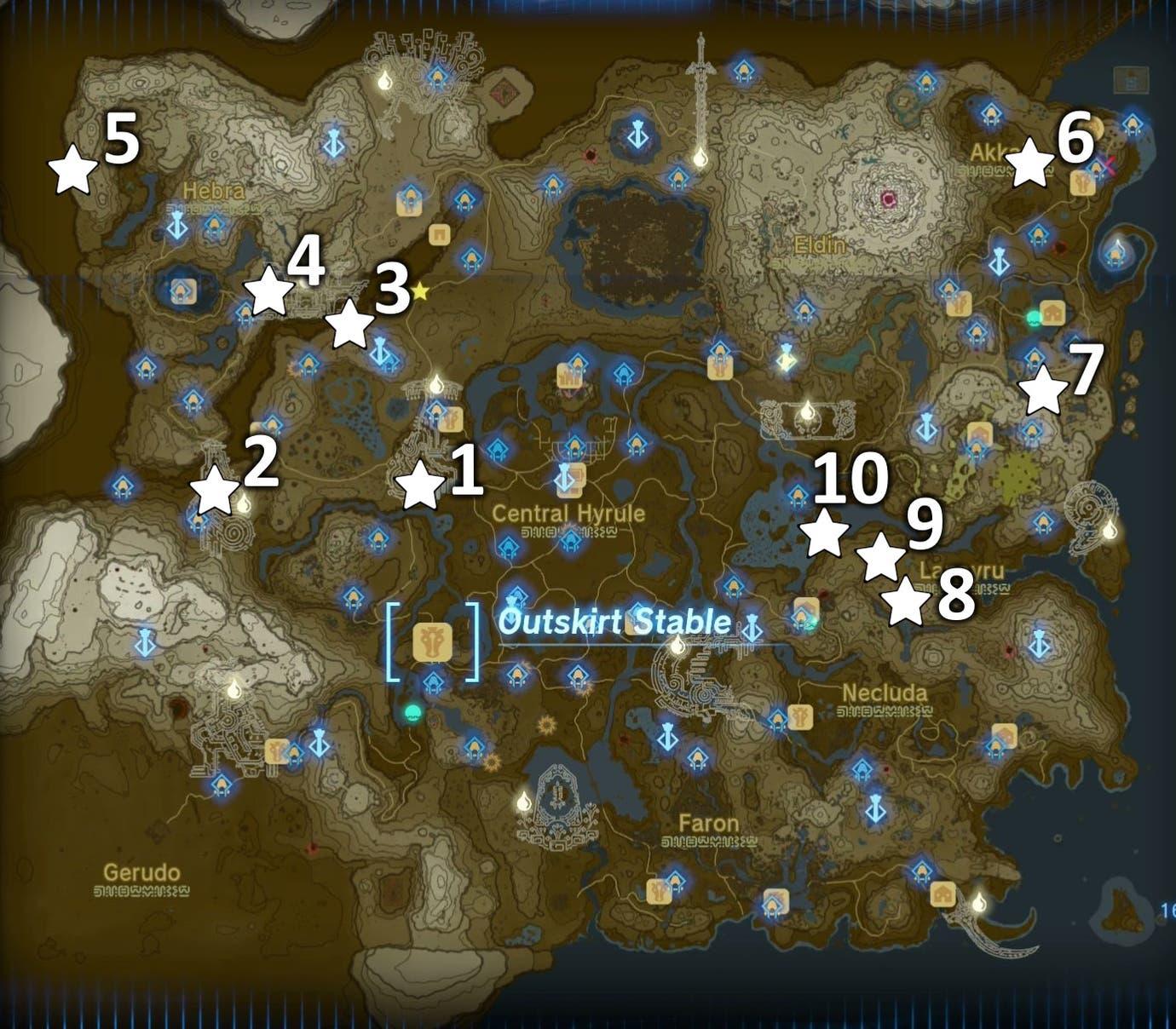The width and height of the screenshot is (1176, 1029).
Task: Click the green fairy fountain dot south of Outskirt Stable
Action: point(414,711)
